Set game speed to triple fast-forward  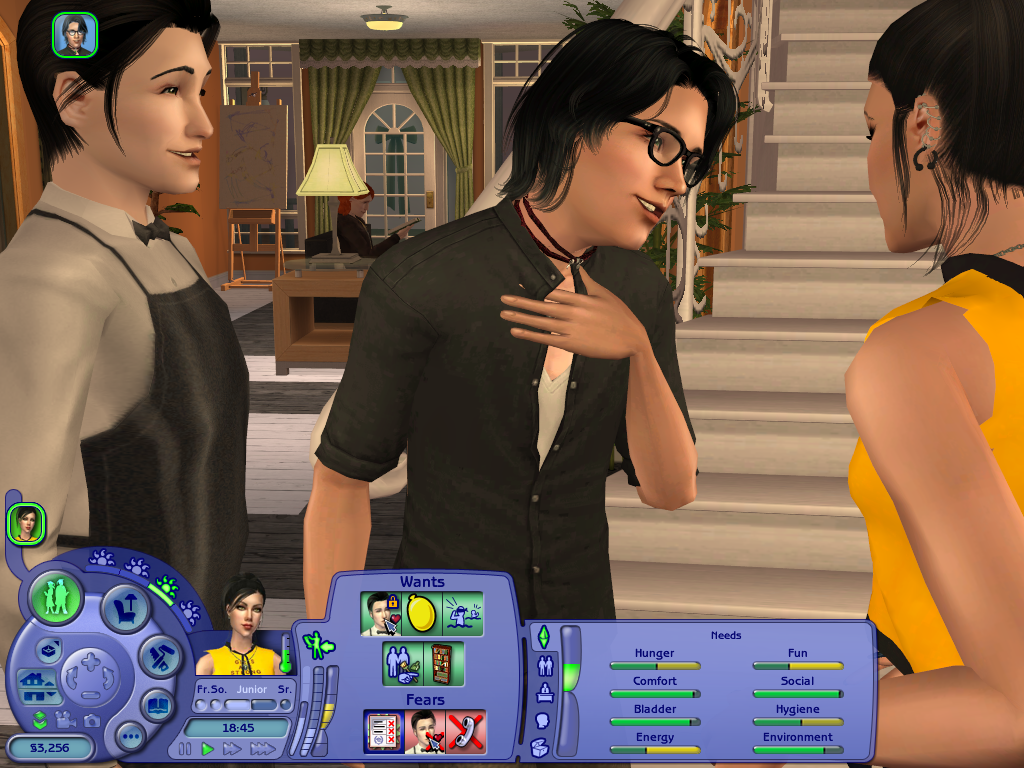coord(262,749)
